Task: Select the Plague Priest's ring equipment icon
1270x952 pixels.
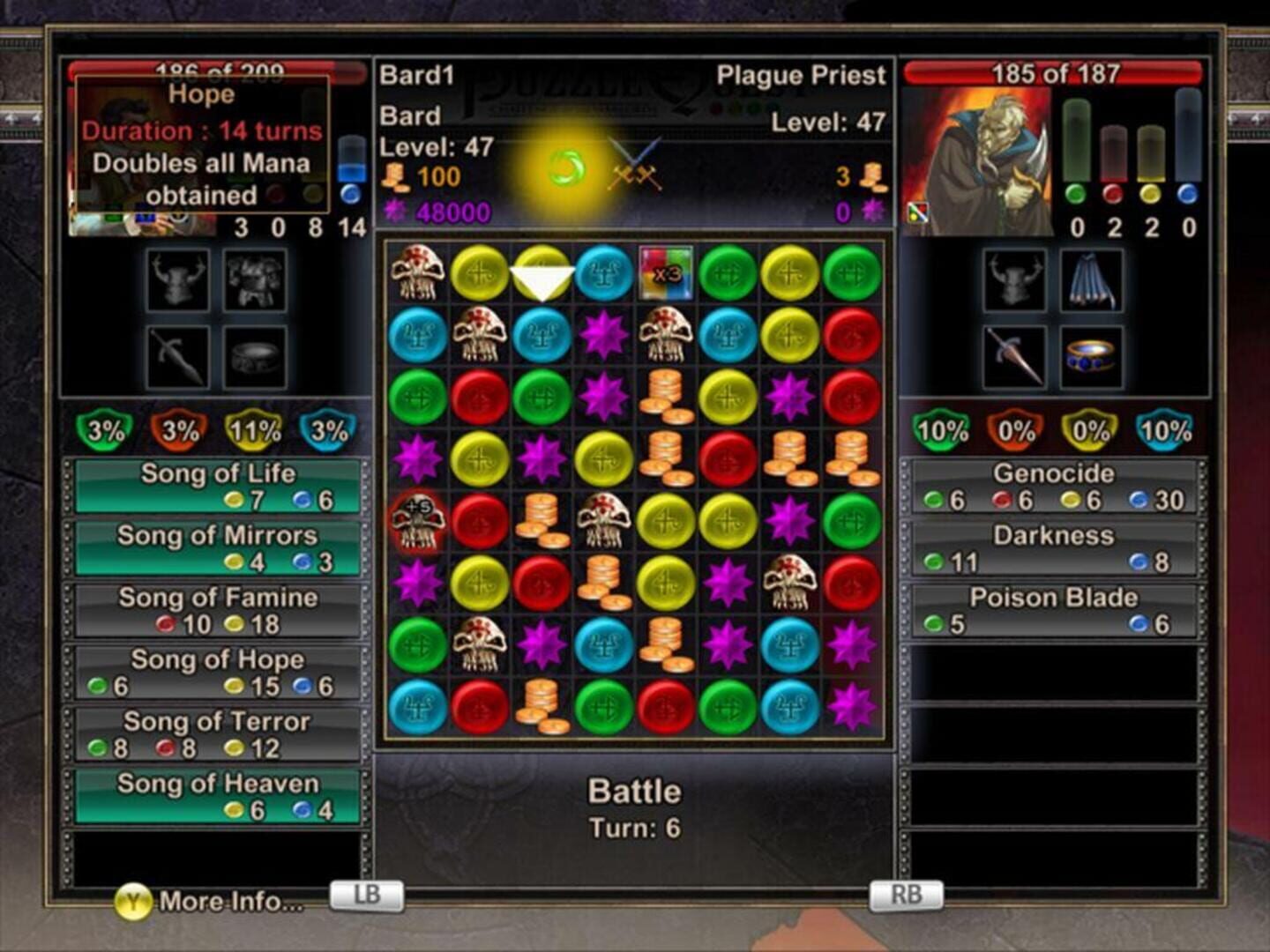Action: [1090, 357]
